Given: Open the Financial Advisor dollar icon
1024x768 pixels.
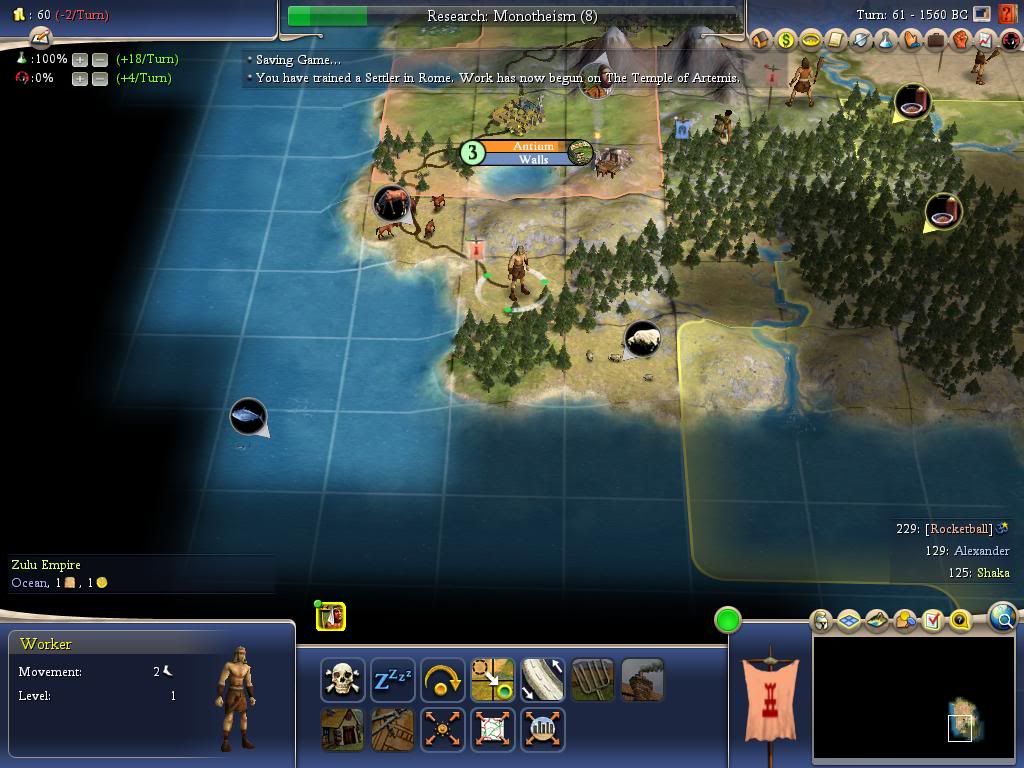Looking at the screenshot, I should 786,40.
